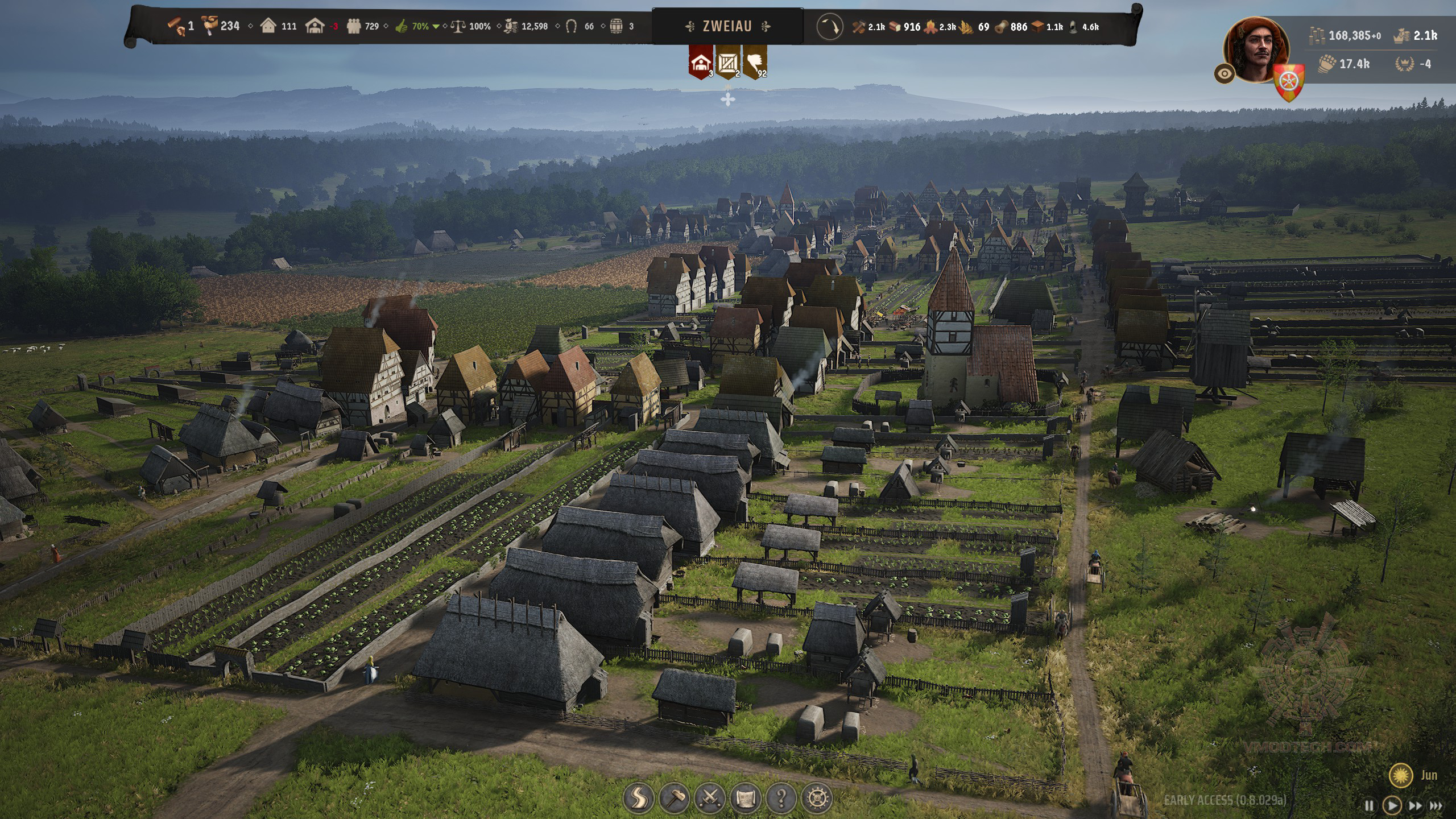Click the curved arrow resource cycle button
The width and height of the screenshot is (1456, 819).
click(x=829, y=27)
